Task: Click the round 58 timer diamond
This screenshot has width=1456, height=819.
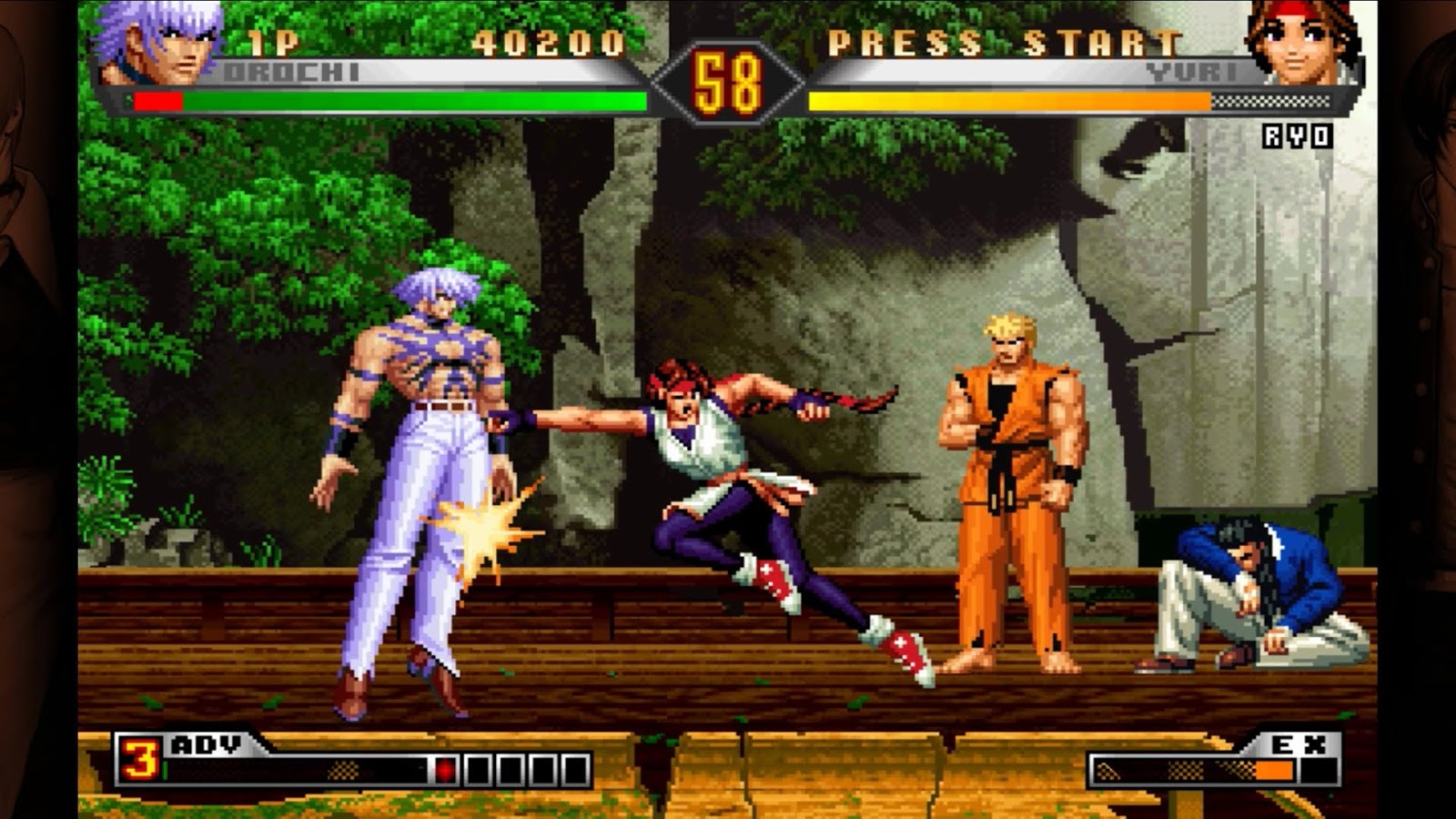Action: point(728,77)
